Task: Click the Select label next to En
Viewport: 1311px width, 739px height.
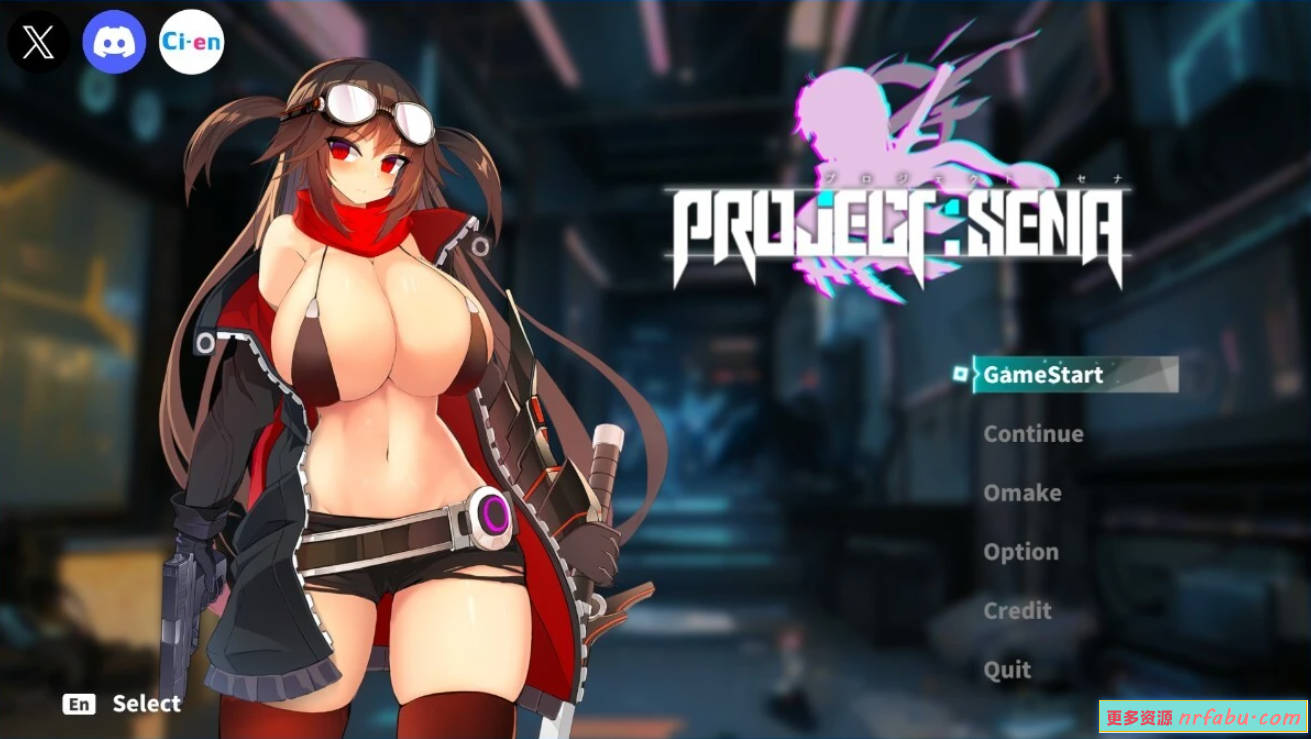Action: tap(146, 704)
